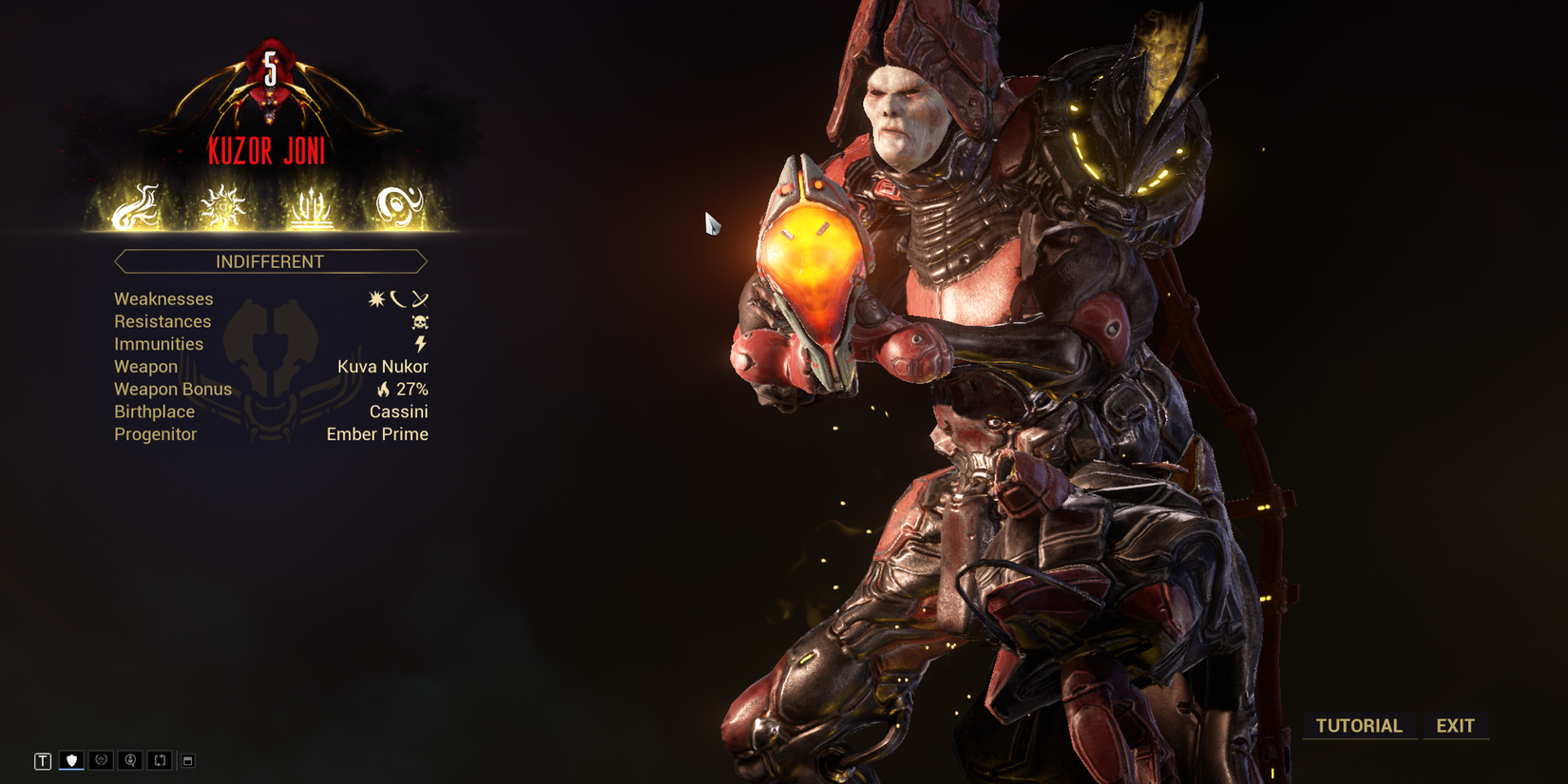
Task: Click the magnifier inspect icon in bottom toolbar
Action: click(x=129, y=759)
